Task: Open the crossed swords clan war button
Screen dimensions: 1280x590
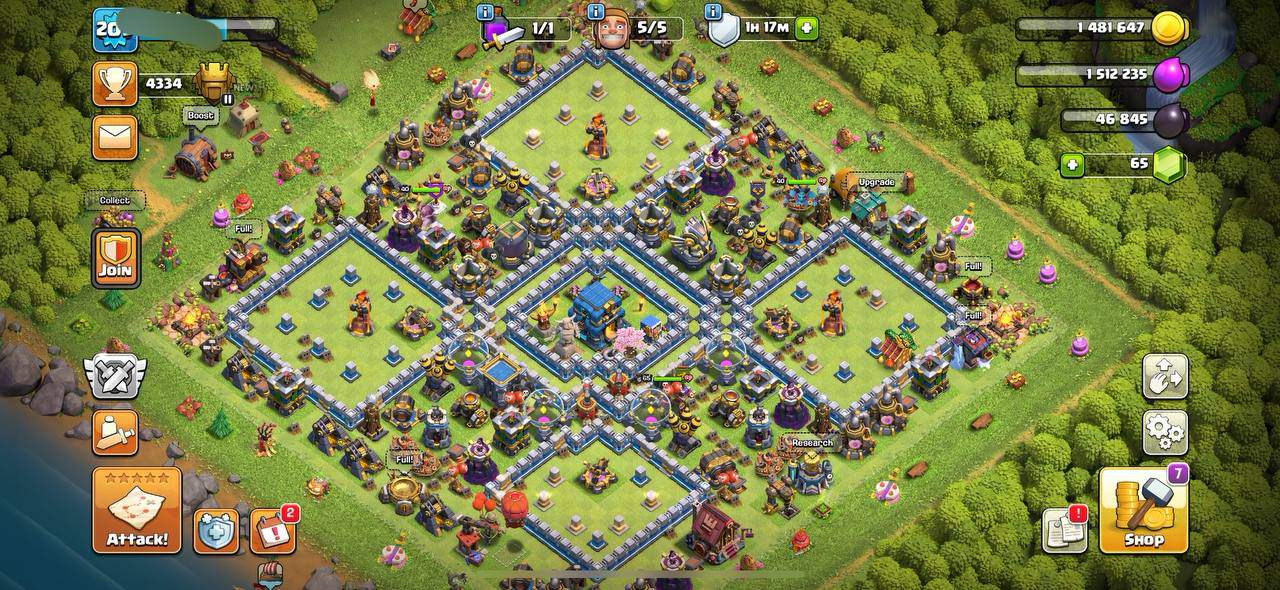Action: [x=115, y=376]
